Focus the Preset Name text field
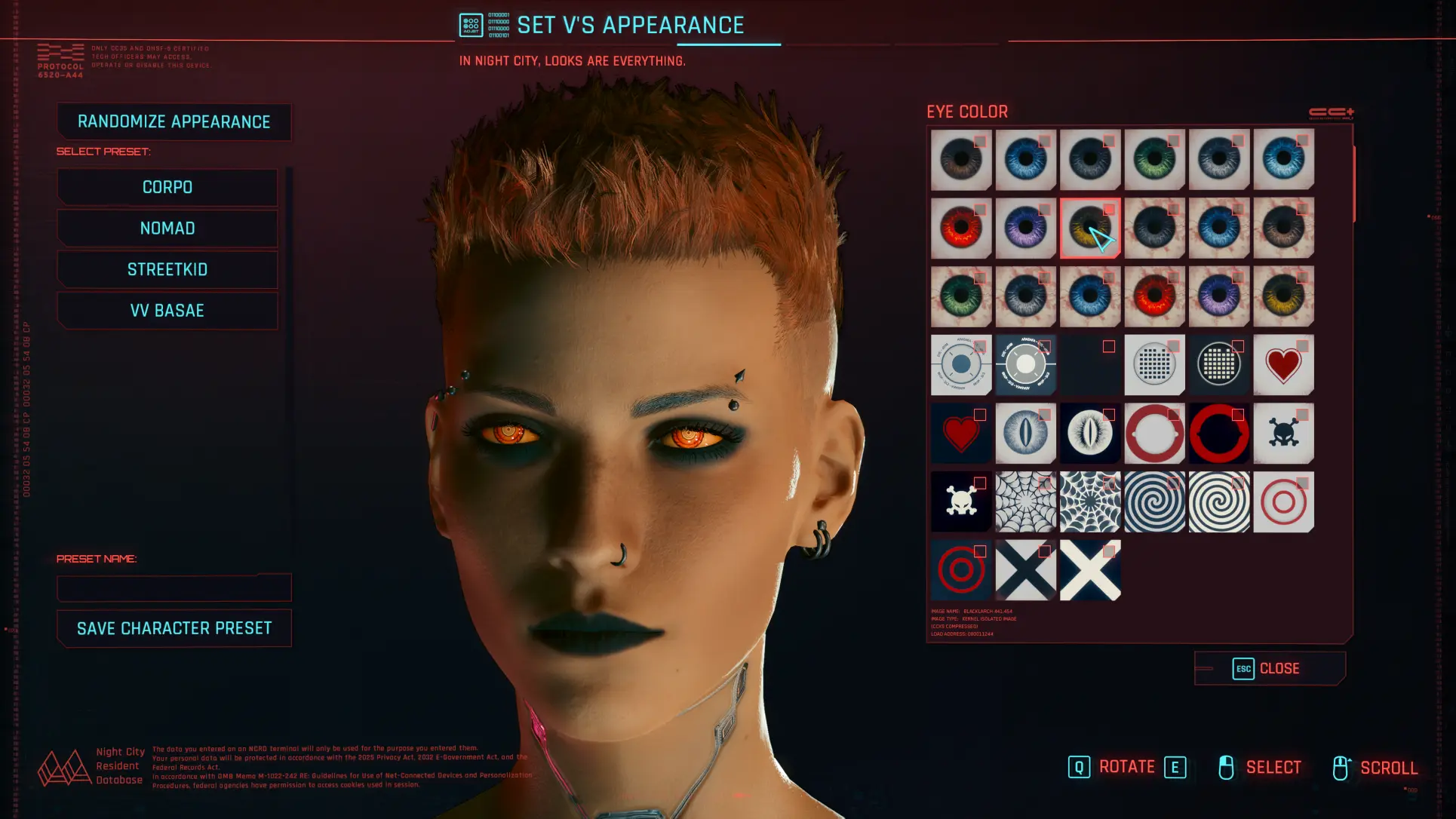The width and height of the screenshot is (1456, 819). (x=174, y=587)
